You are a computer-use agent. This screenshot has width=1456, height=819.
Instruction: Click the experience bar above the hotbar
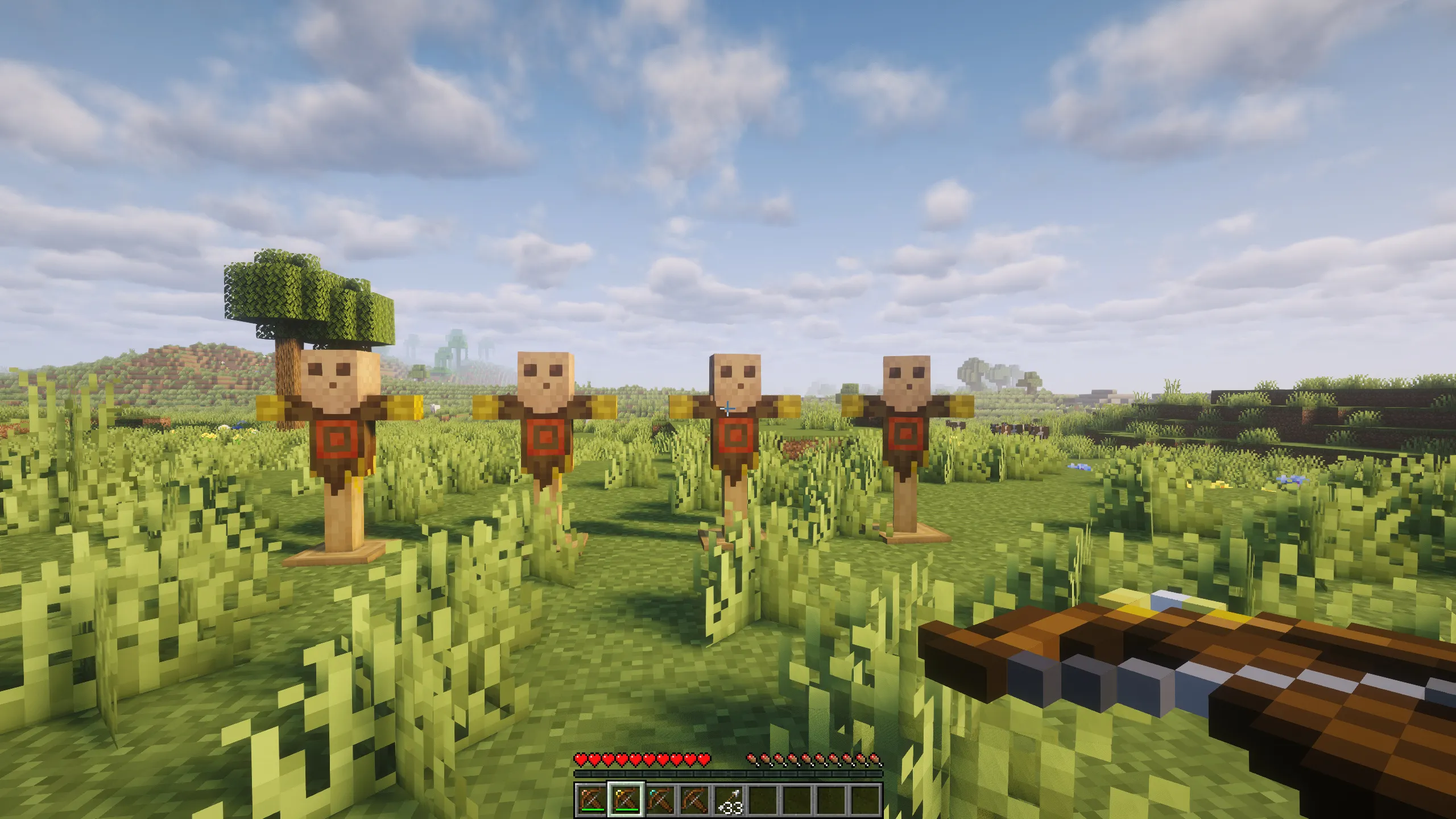tap(728, 773)
